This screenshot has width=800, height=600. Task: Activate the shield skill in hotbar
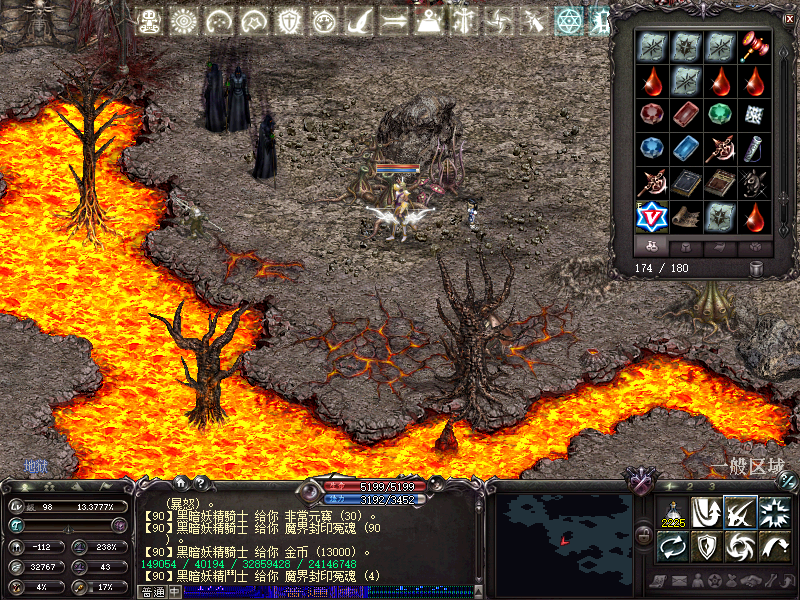point(707,547)
